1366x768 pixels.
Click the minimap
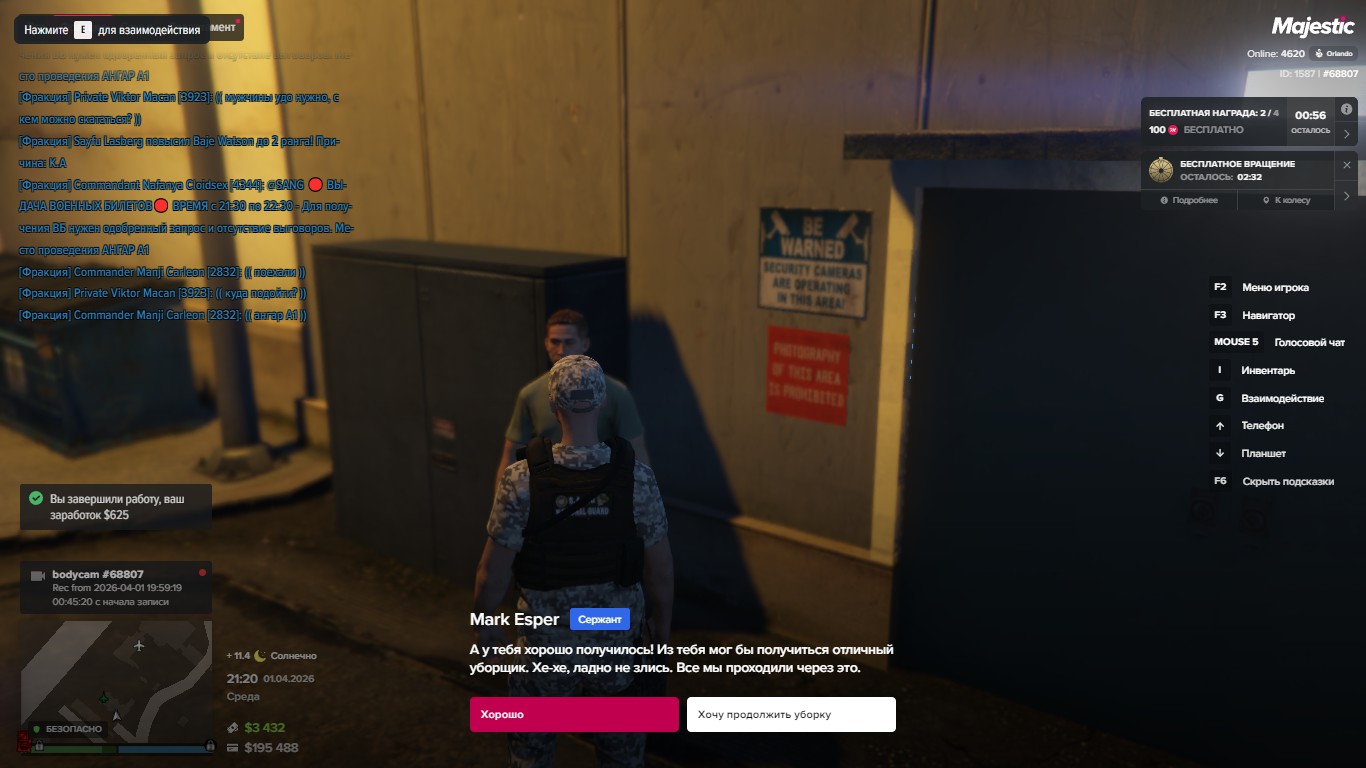pos(116,677)
